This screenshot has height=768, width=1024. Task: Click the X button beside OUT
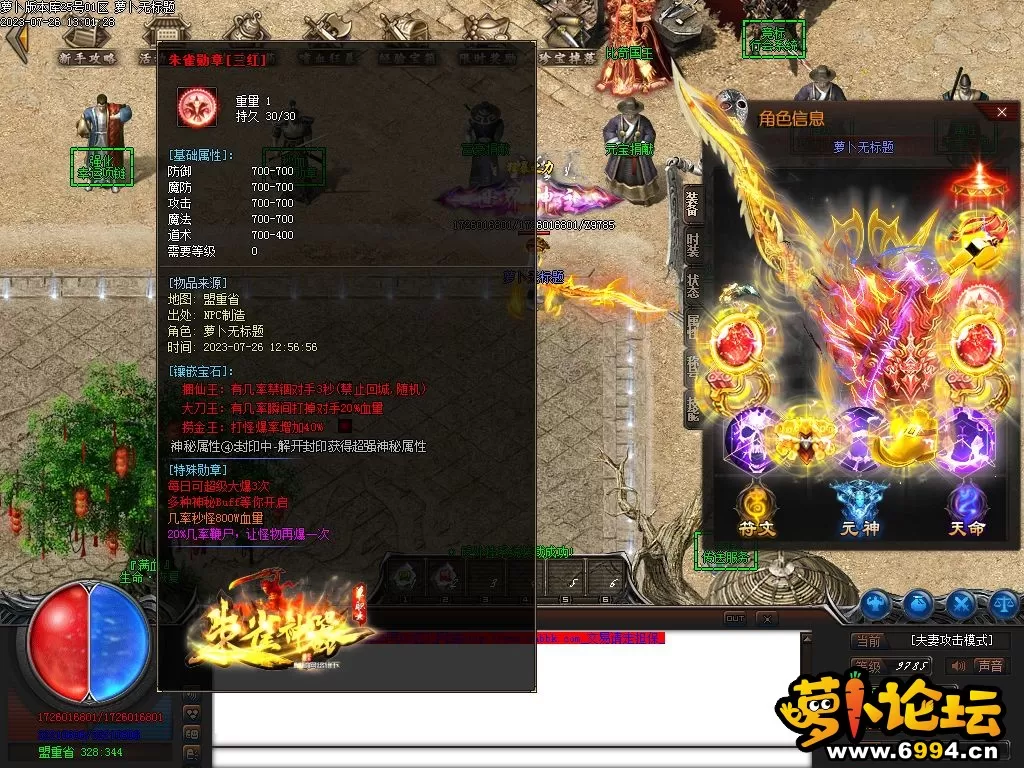pos(767,619)
